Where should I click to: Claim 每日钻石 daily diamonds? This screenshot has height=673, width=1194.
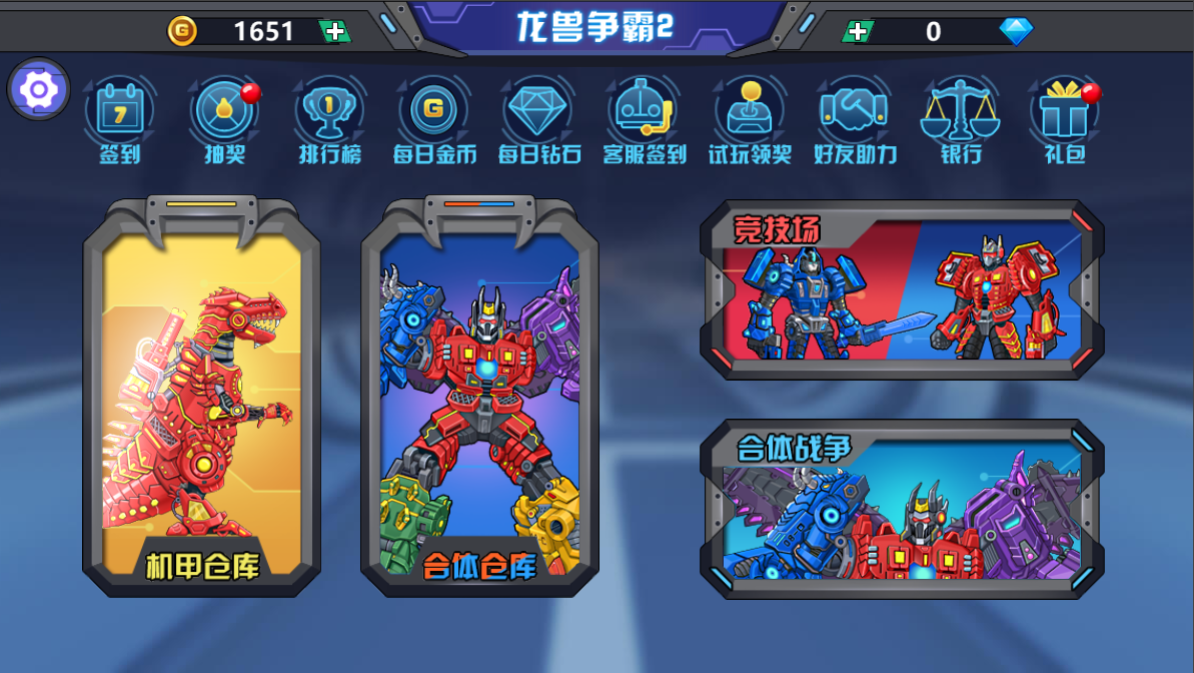pyautogui.click(x=539, y=120)
